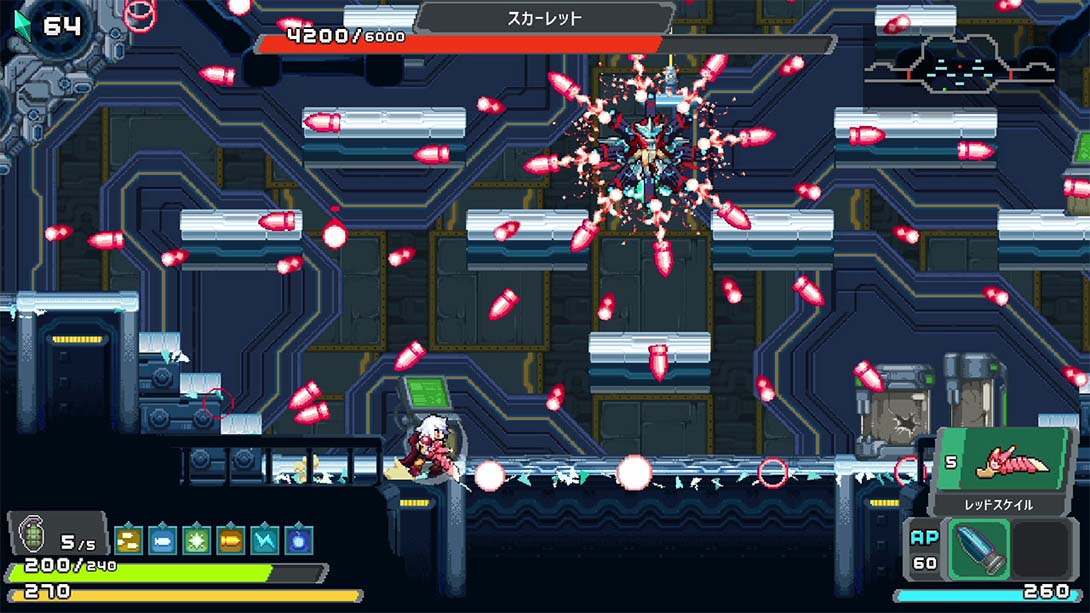Choose the blue bullet ammo slot

977,549
